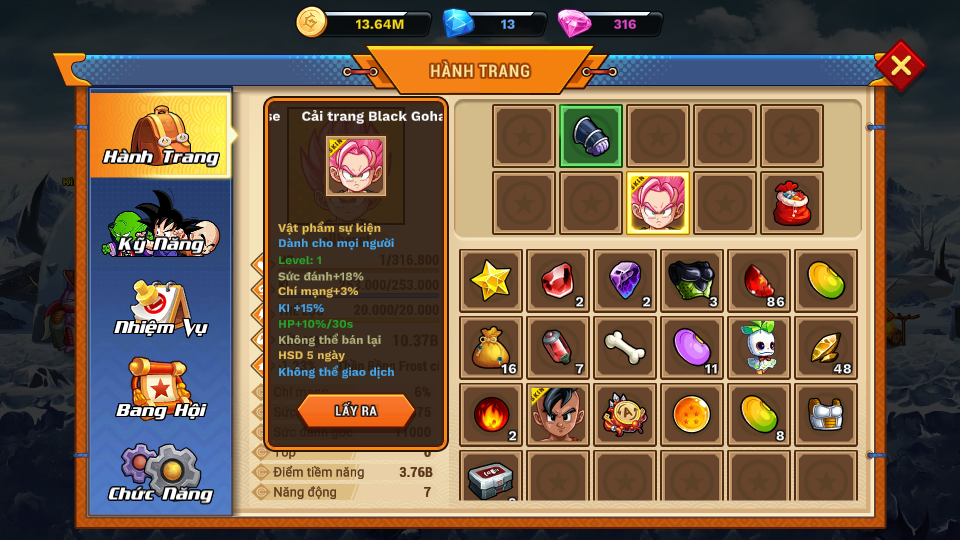Pick the purple bean with count 11
Image resolution: width=960 pixels, height=540 pixels.
[x=692, y=348]
